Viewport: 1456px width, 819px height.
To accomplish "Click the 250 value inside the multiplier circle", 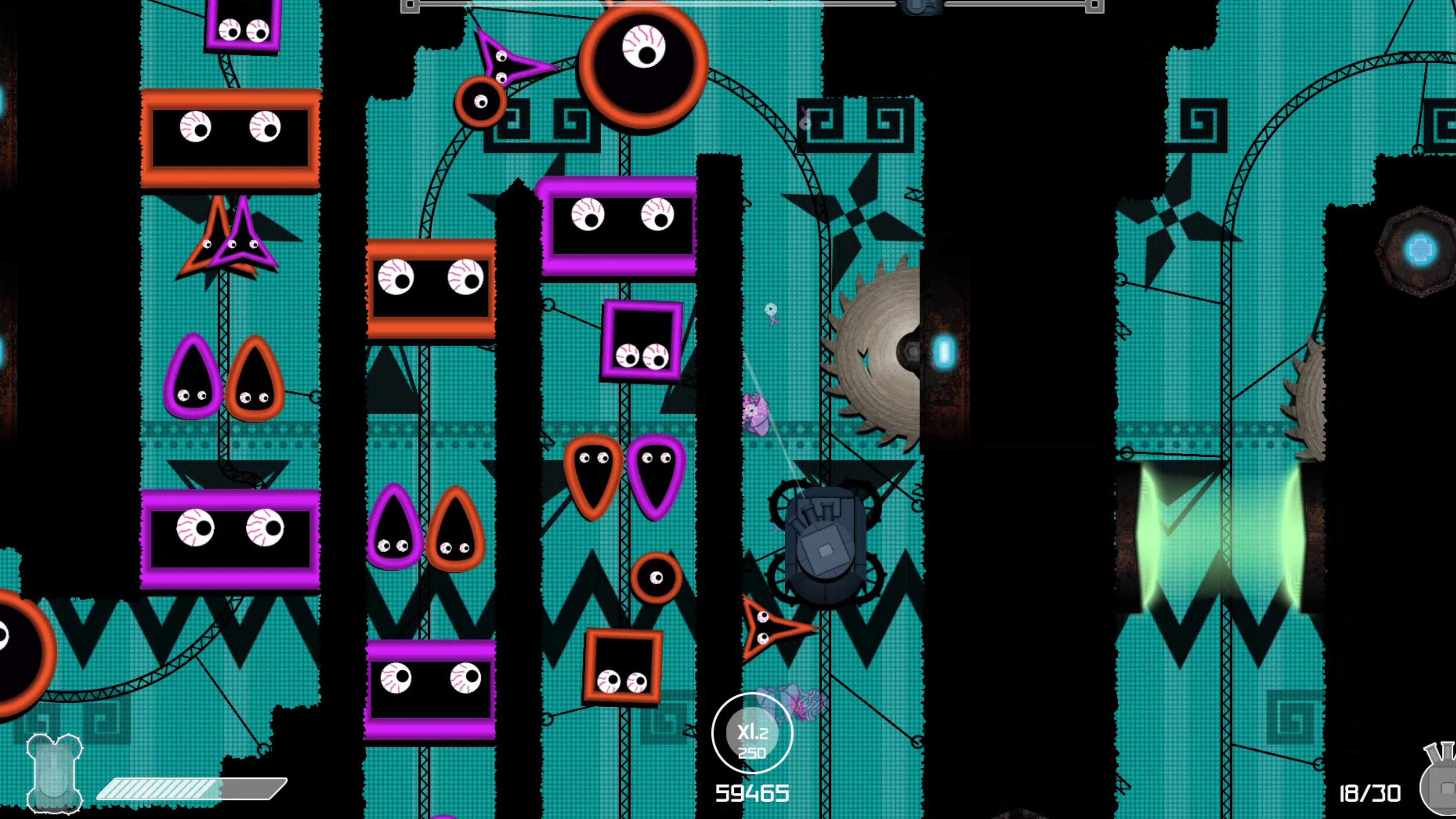I will [752, 752].
